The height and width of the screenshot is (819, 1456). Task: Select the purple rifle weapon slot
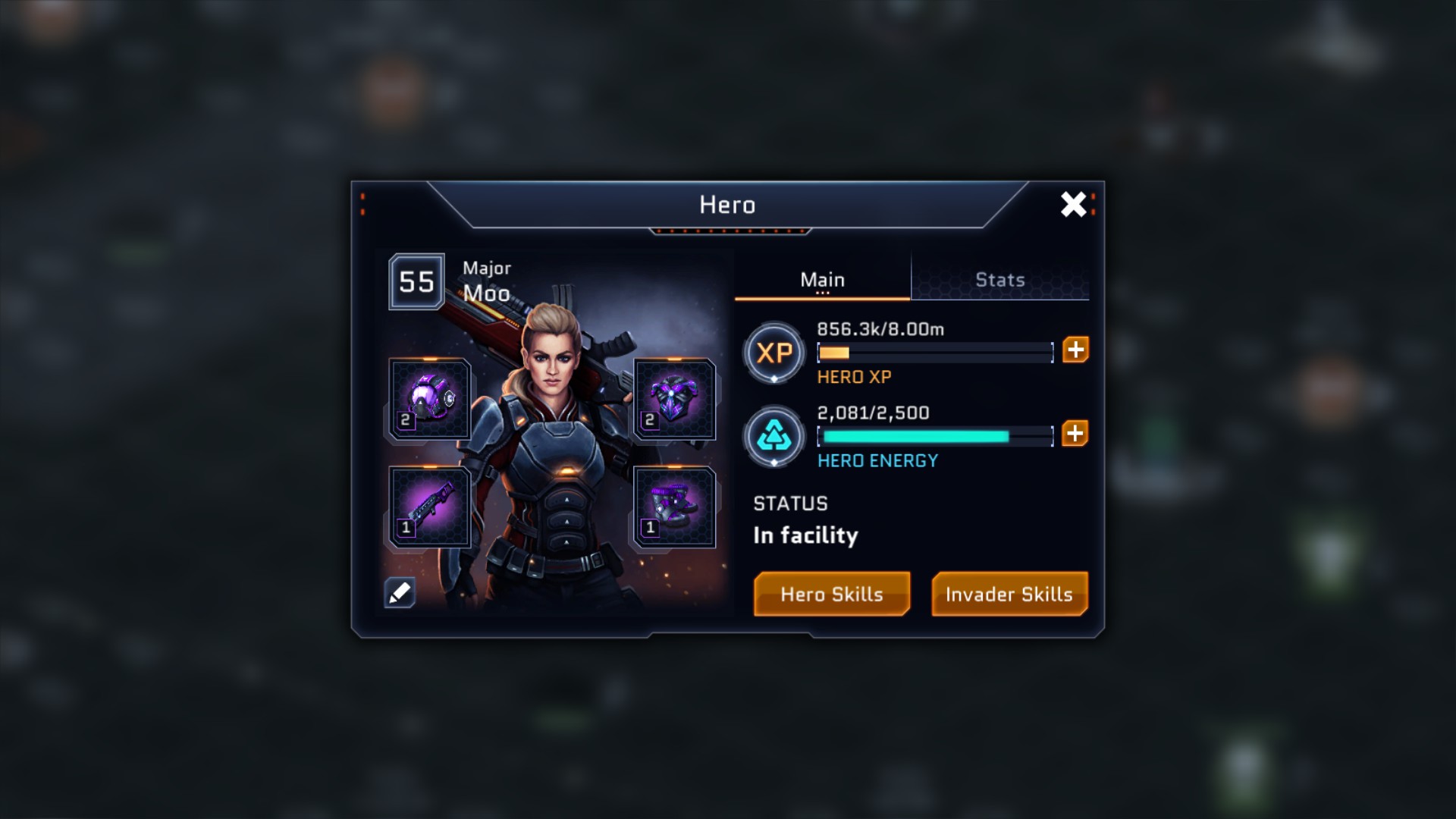(430, 507)
